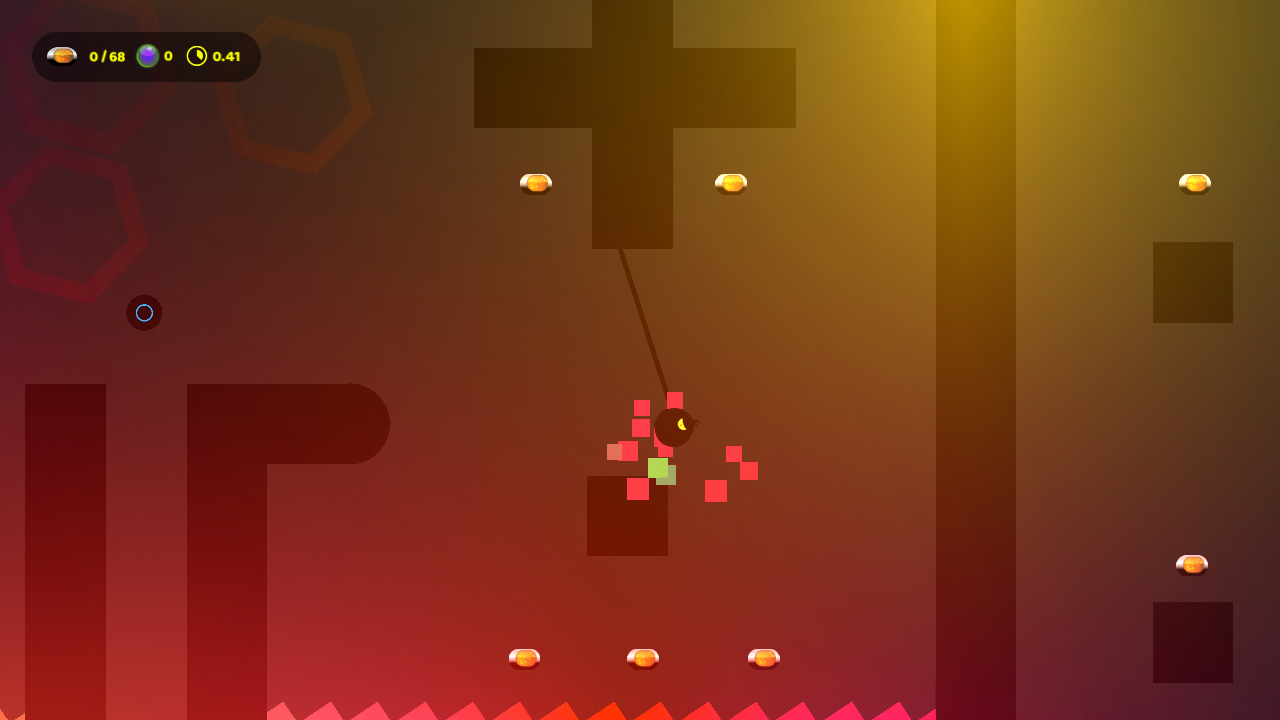1280x720 pixels.
Task: Collect the rightmost candy above the spikes
Action: click(x=764, y=656)
